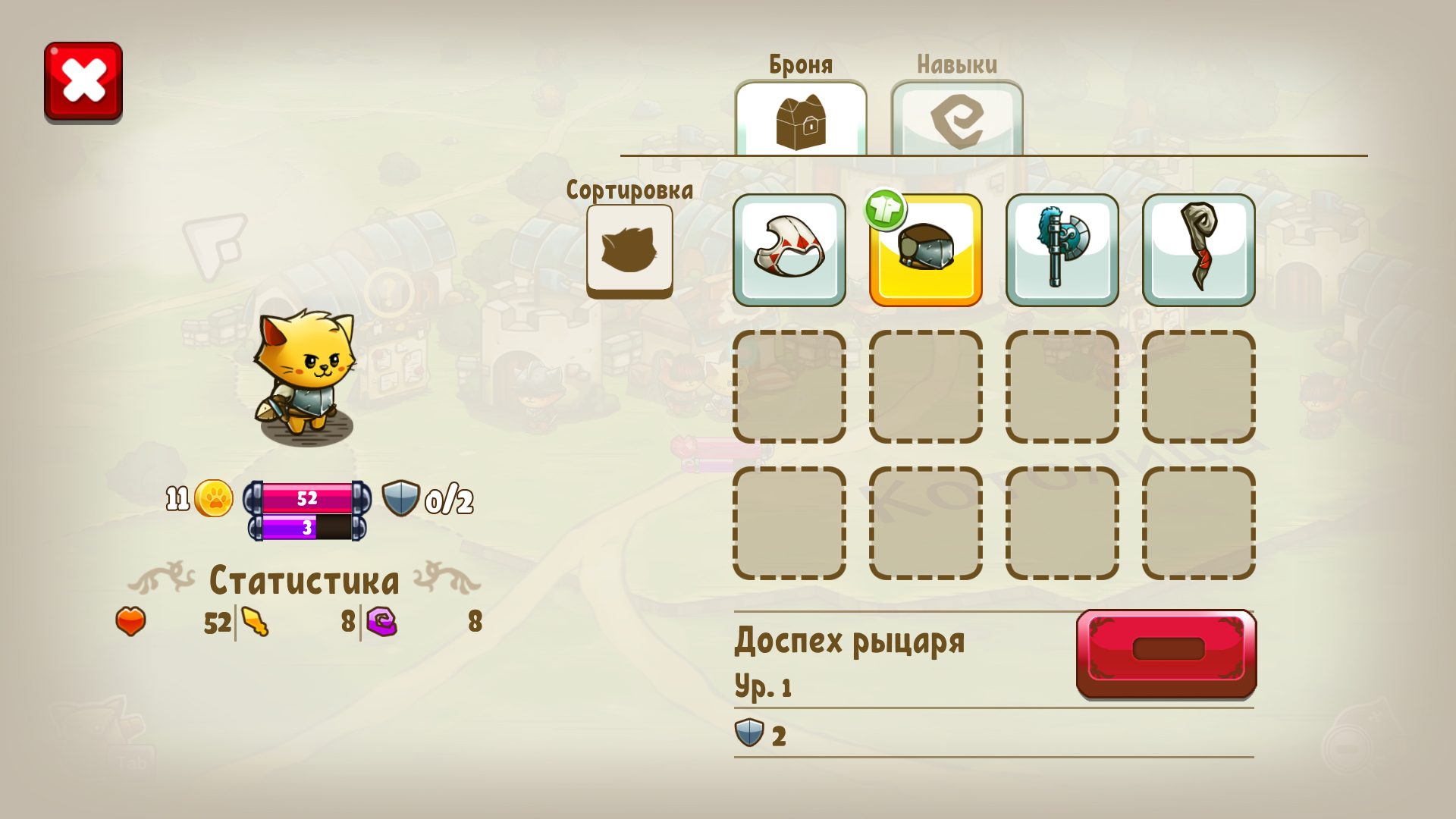The width and height of the screenshot is (1456, 819).
Task: Select the blue battle axe item
Action: (1061, 250)
